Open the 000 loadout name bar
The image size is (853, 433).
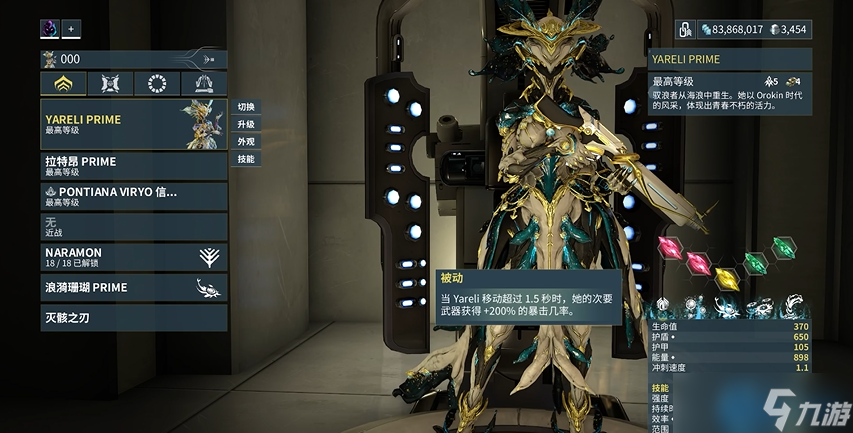(133, 59)
